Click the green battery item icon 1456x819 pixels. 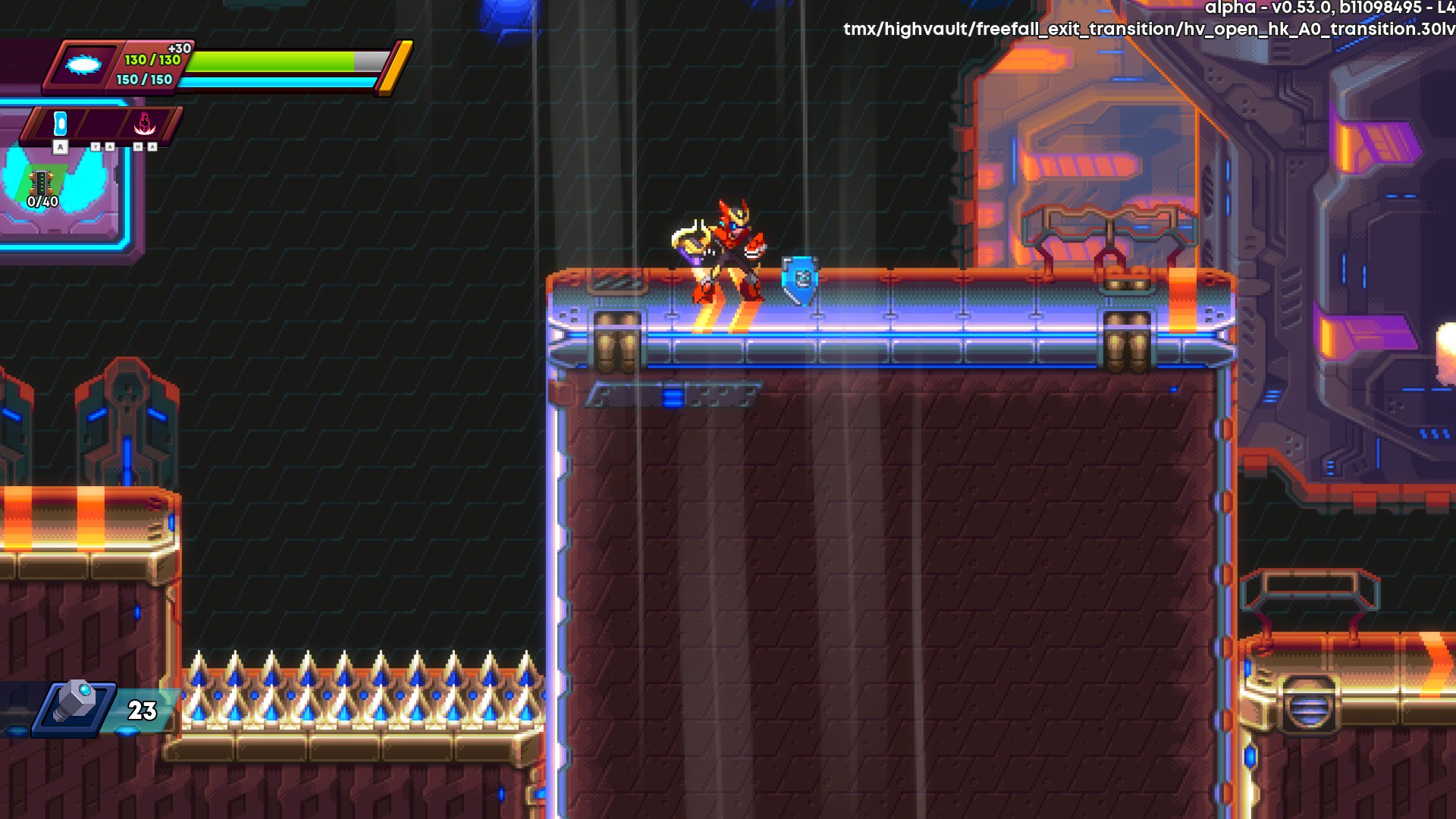point(41,183)
